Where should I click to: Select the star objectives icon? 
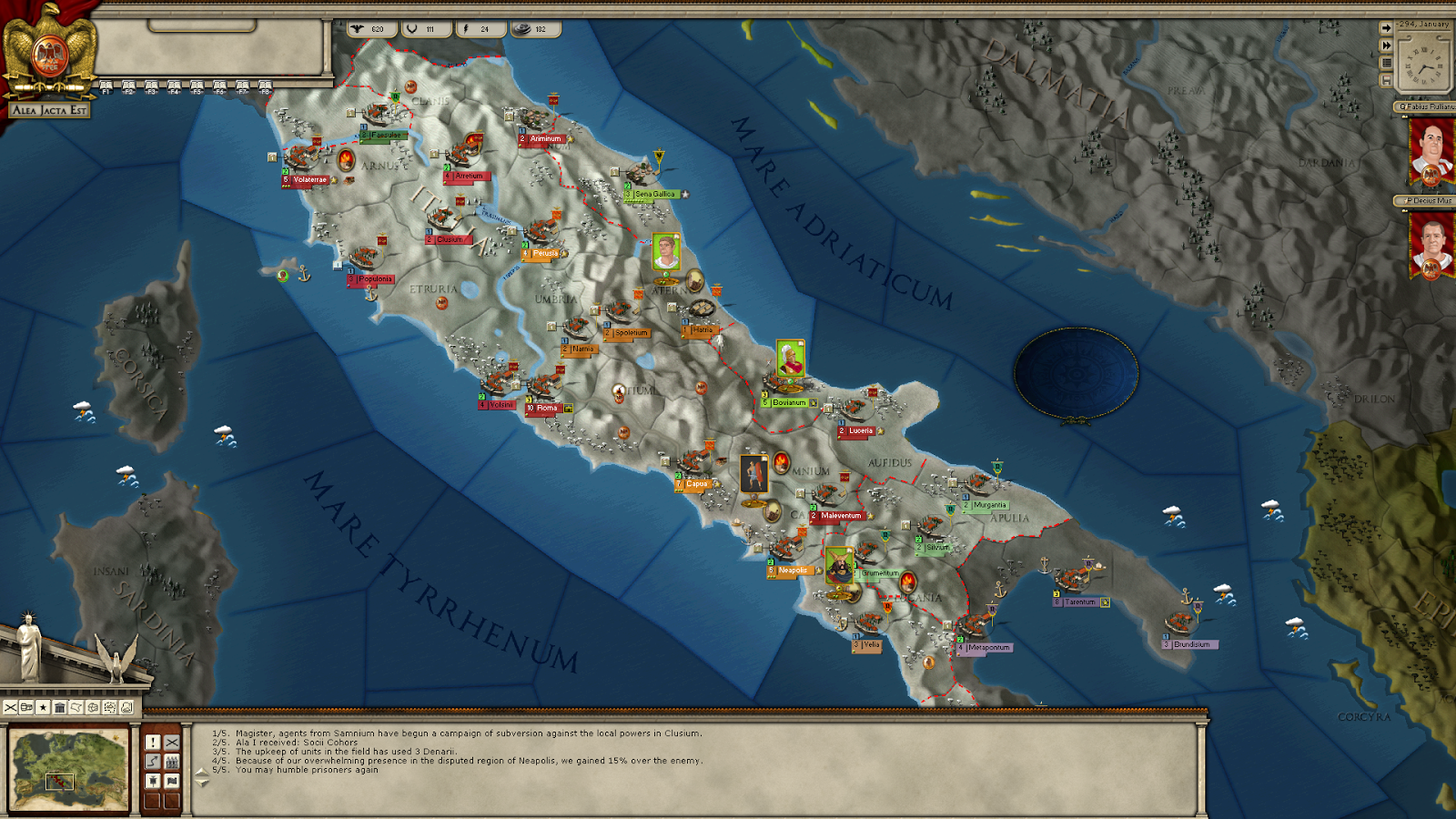(43, 707)
